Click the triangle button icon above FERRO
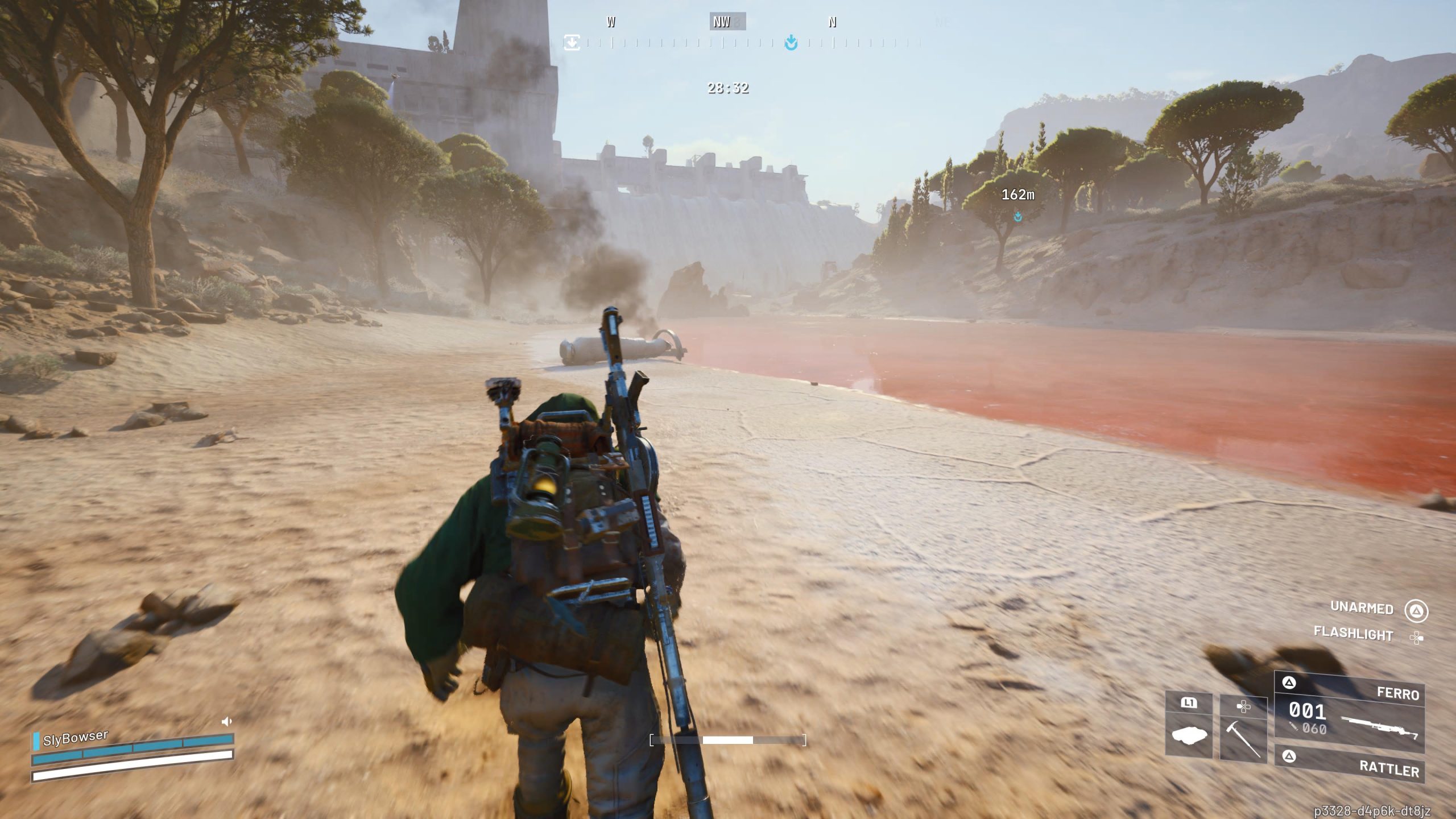Screen dimensions: 1456x819 (x=1289, y=683)
